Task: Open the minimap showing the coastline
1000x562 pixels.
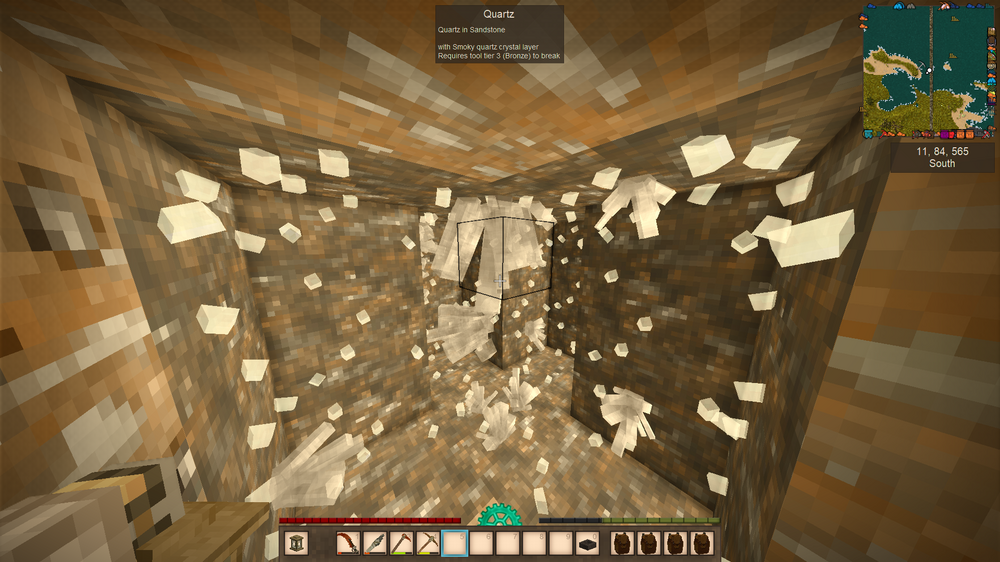Action: point(929,71)
